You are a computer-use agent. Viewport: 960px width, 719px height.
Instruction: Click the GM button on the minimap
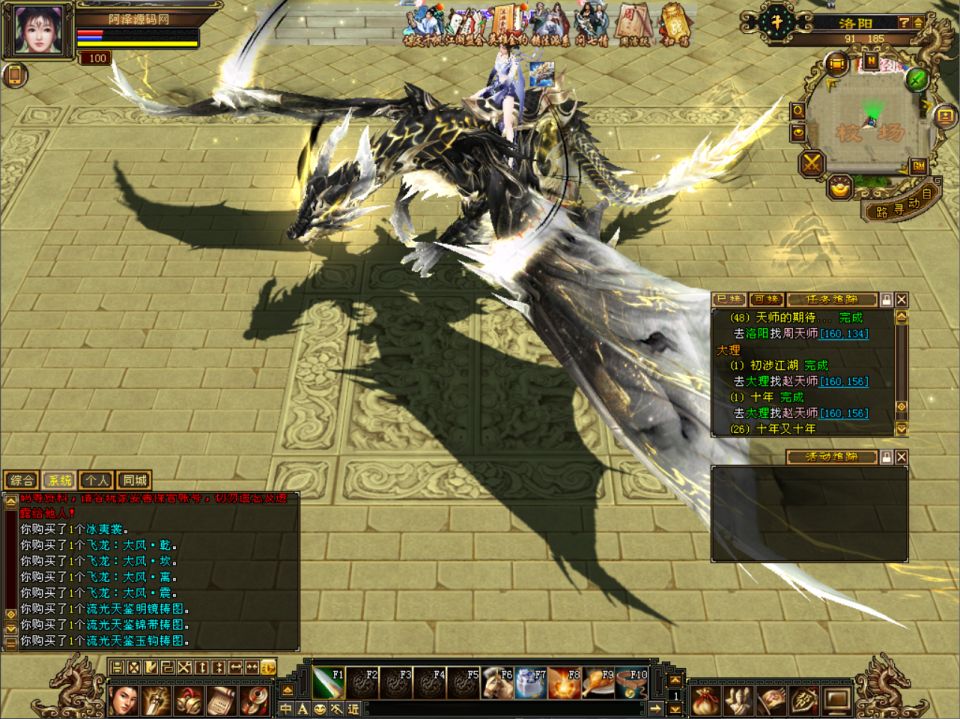[916, 165]
